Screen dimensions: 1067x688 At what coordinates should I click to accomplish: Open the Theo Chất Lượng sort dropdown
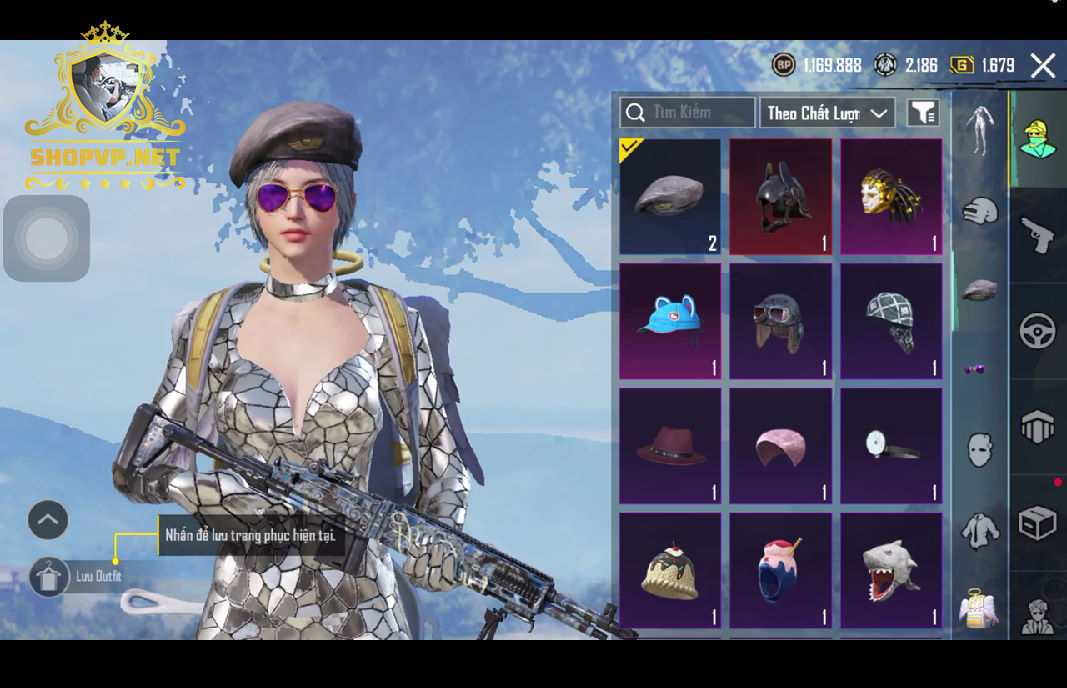coord(827,113)
